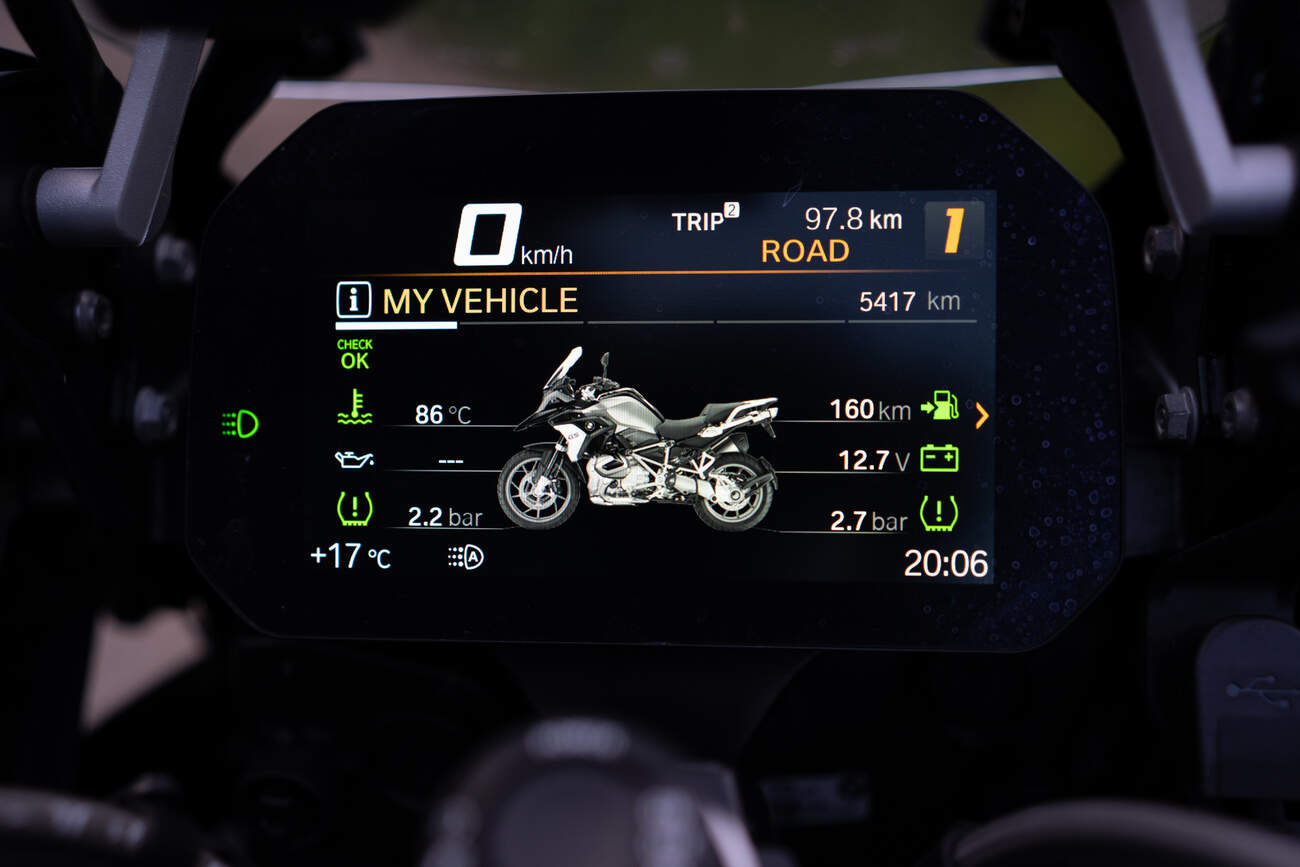Click the fuel pump range icon

pyautogui.click(x=939, y=406)
